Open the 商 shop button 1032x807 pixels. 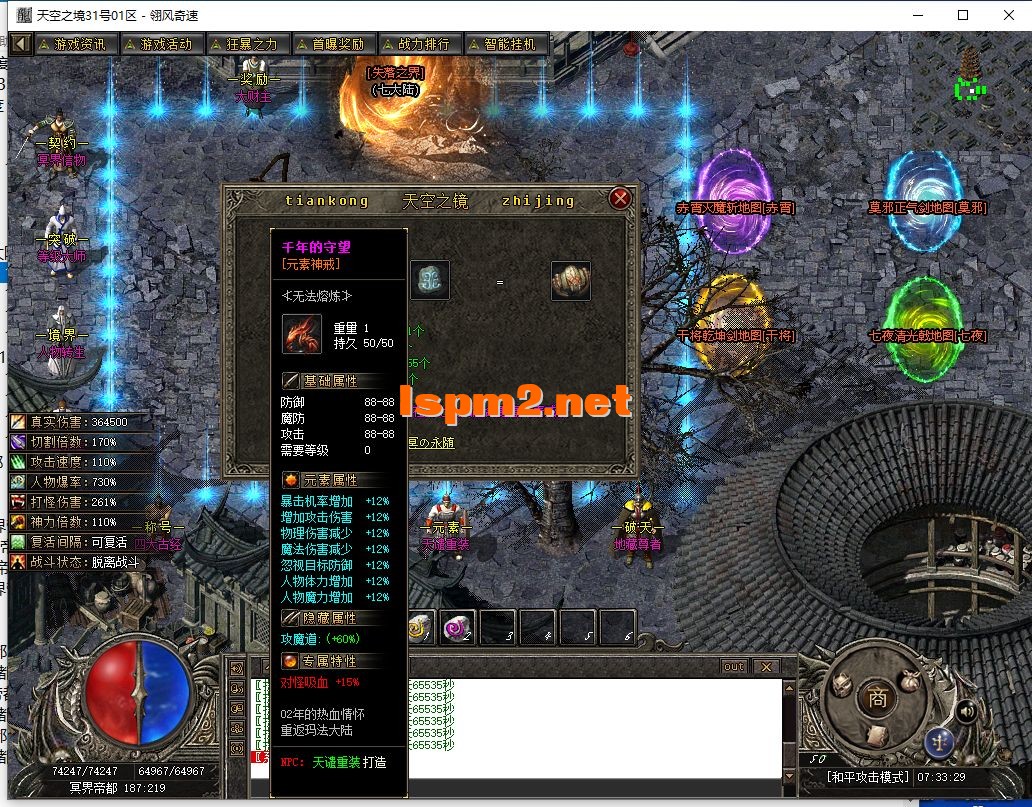click(x=878, y=697)
